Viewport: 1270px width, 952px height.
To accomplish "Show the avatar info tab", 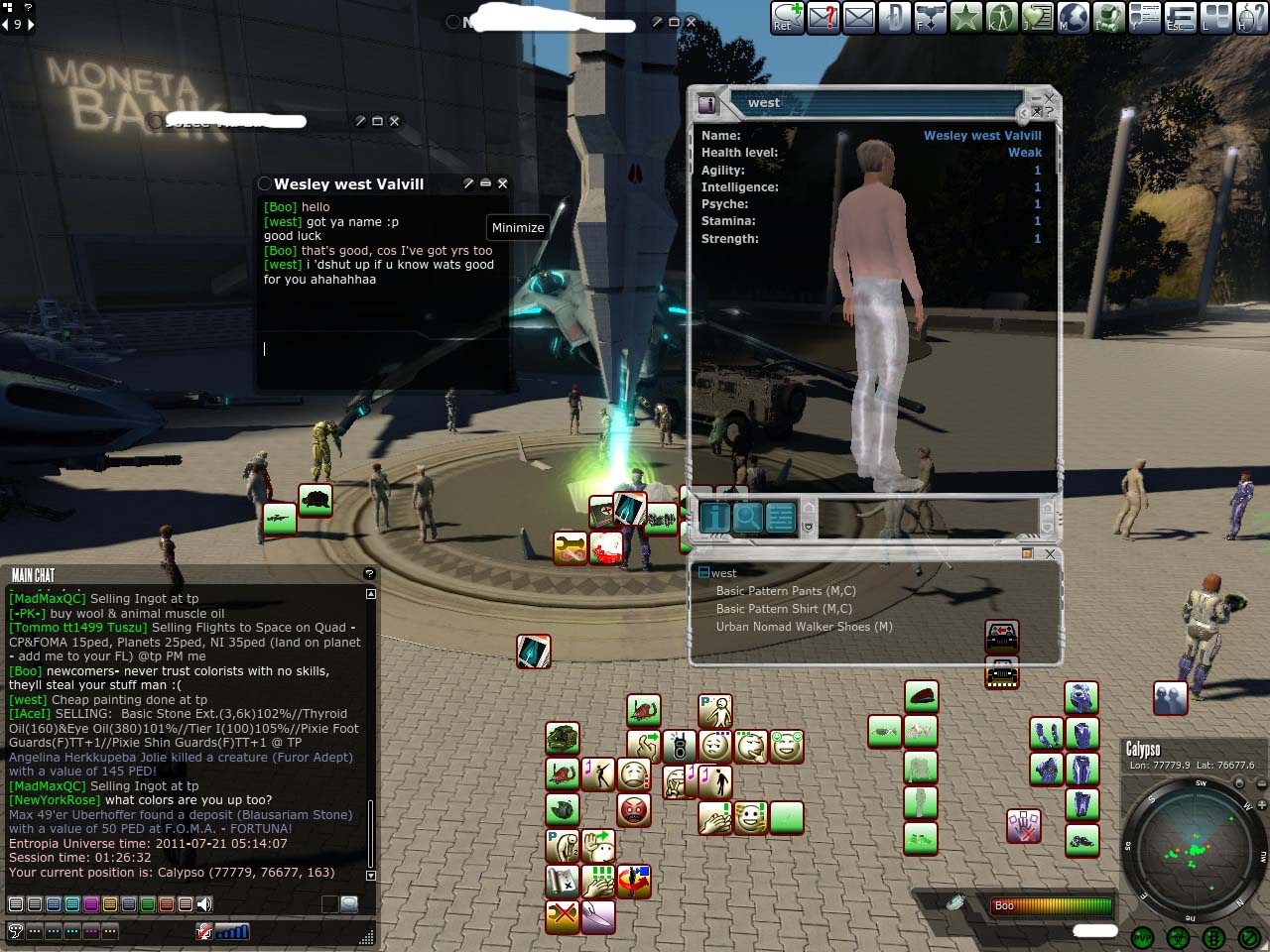I will tap(715, 517).
